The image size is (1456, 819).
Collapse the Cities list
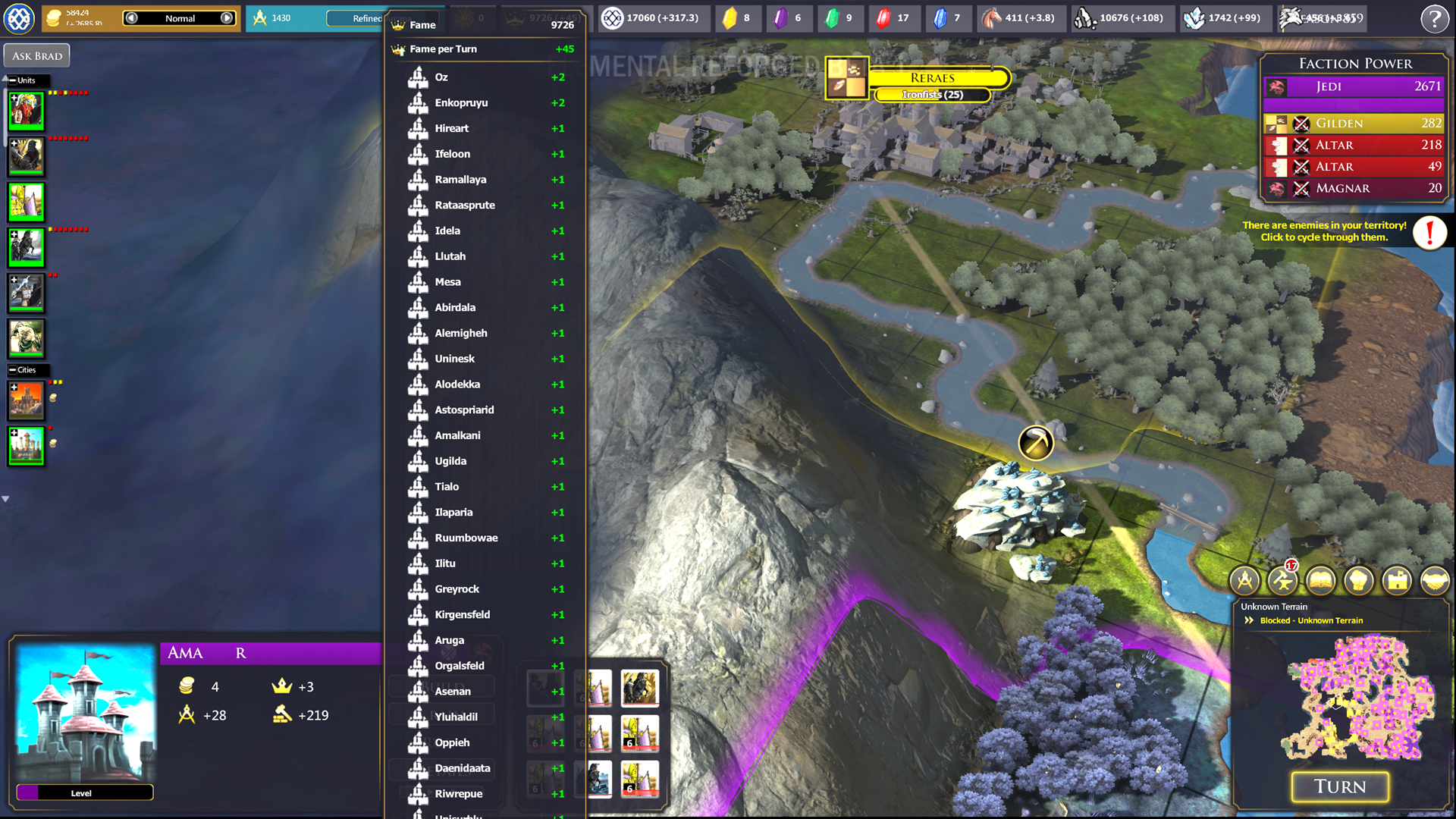pos(13,370)
